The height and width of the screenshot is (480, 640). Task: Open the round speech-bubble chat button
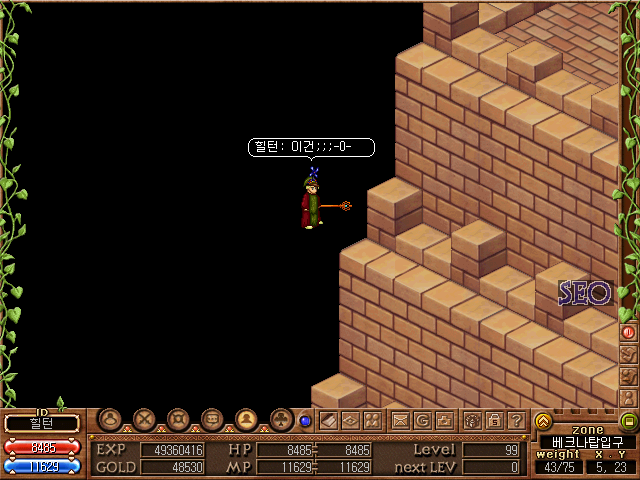click(x=212, y=420)
